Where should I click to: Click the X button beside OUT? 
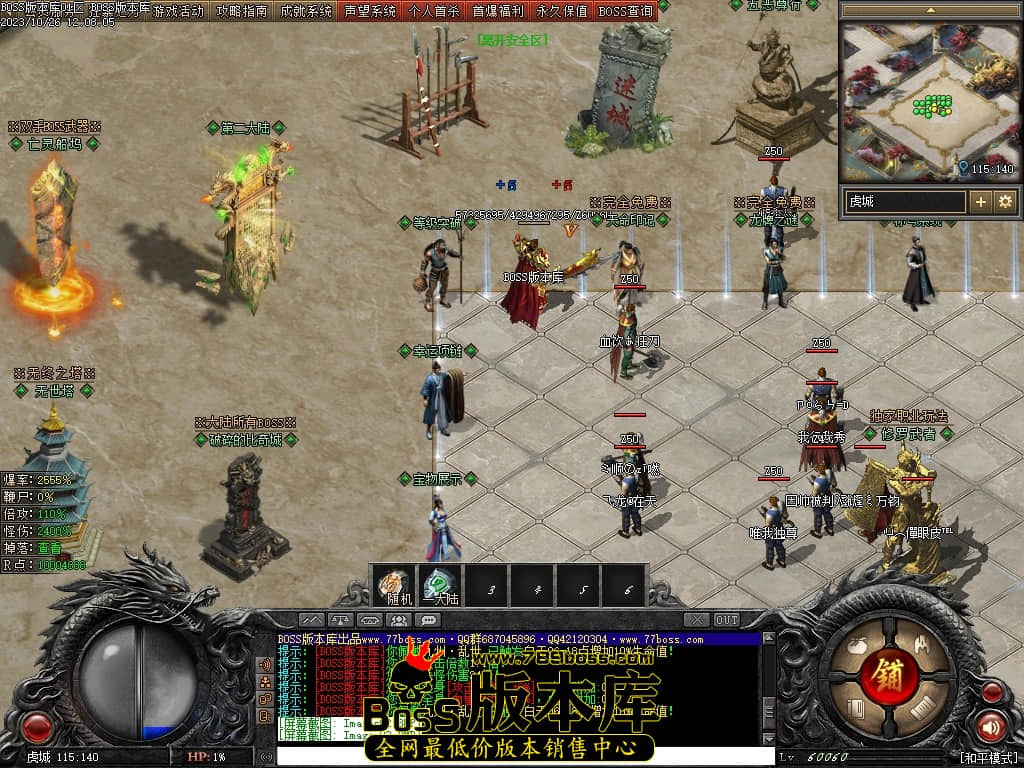pos(697,620)
